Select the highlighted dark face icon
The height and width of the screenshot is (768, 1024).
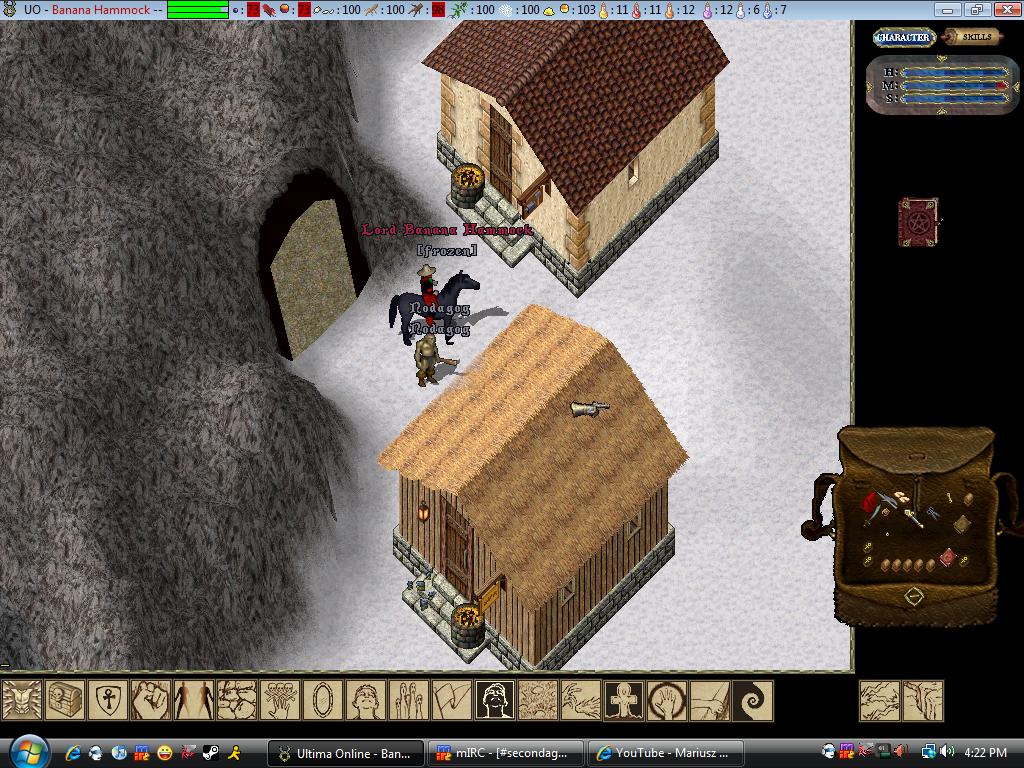click(495, 700)
